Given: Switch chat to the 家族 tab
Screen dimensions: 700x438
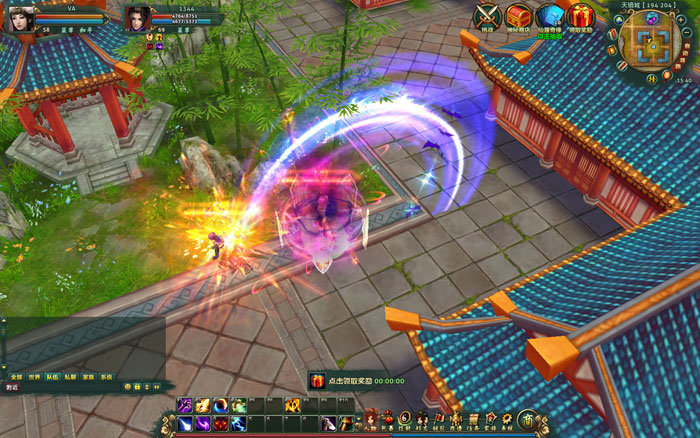Looking at the screenshot, I should pos(88,376).
